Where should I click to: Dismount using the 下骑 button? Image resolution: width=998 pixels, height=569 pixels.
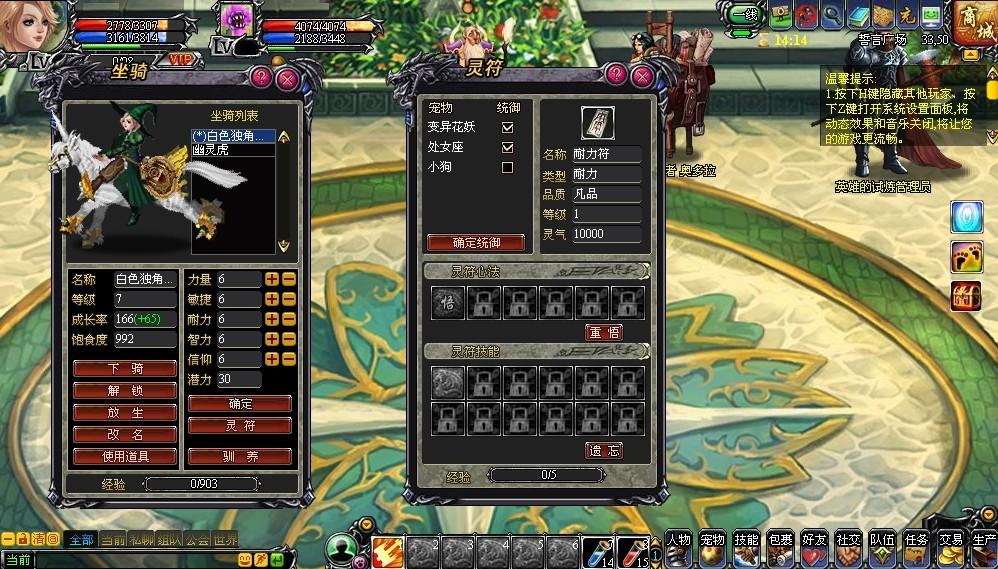pos(125,368)
